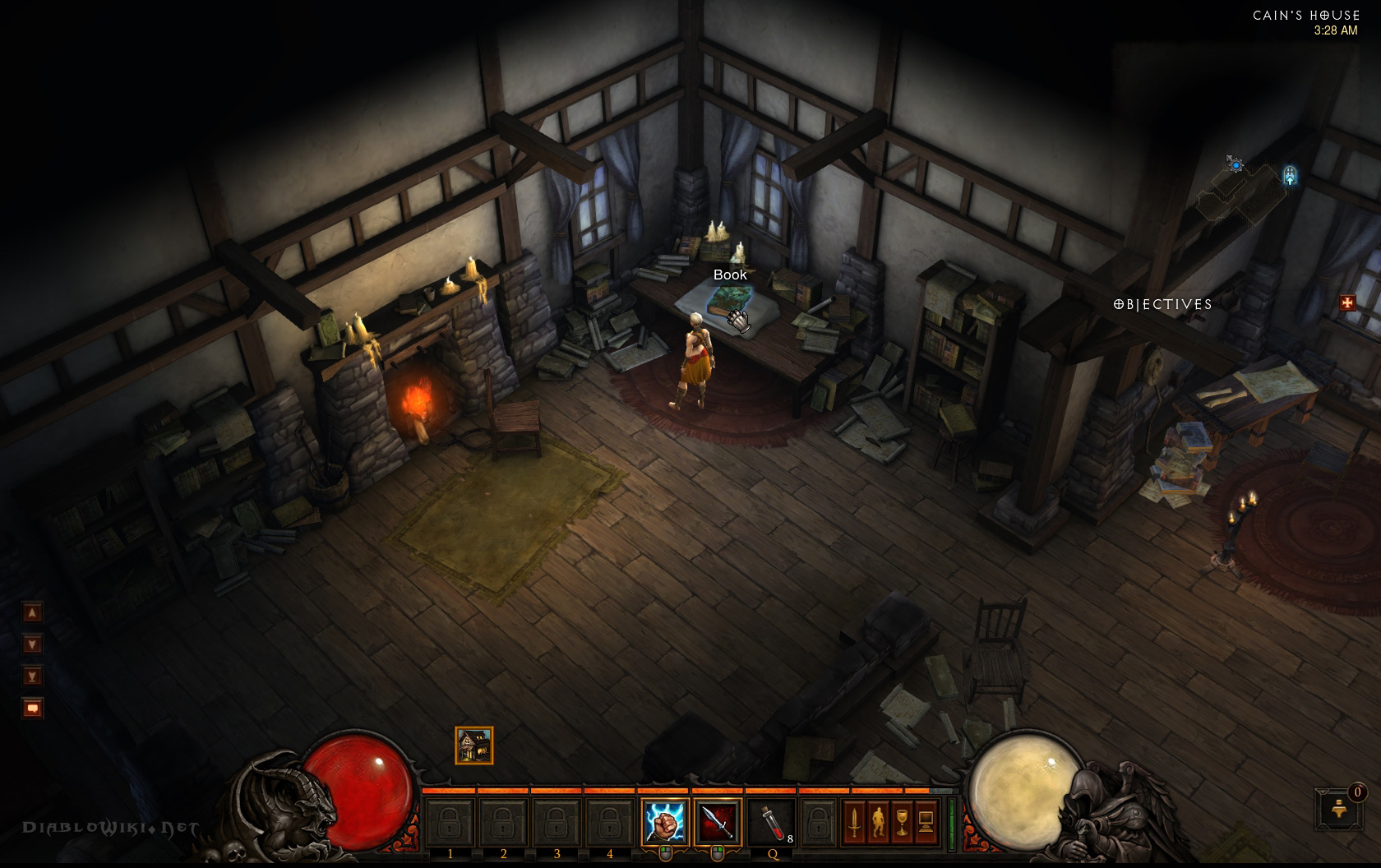1381x868 pixels.
Task: Open the character figure menu button
Action: [878, 820]
